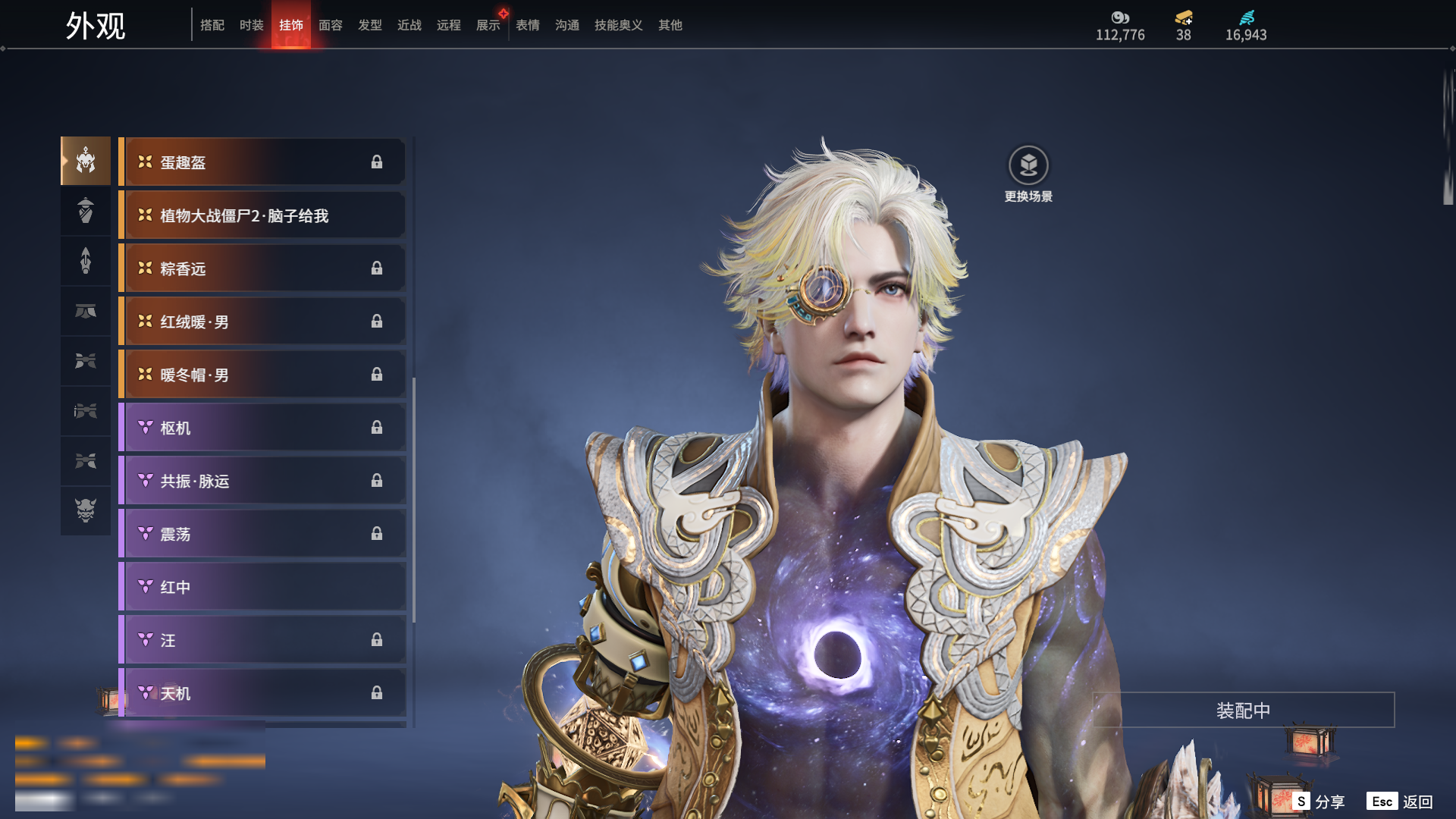Select the 红绒暖·男 item
1456x819 pixels.
[262, 322]
